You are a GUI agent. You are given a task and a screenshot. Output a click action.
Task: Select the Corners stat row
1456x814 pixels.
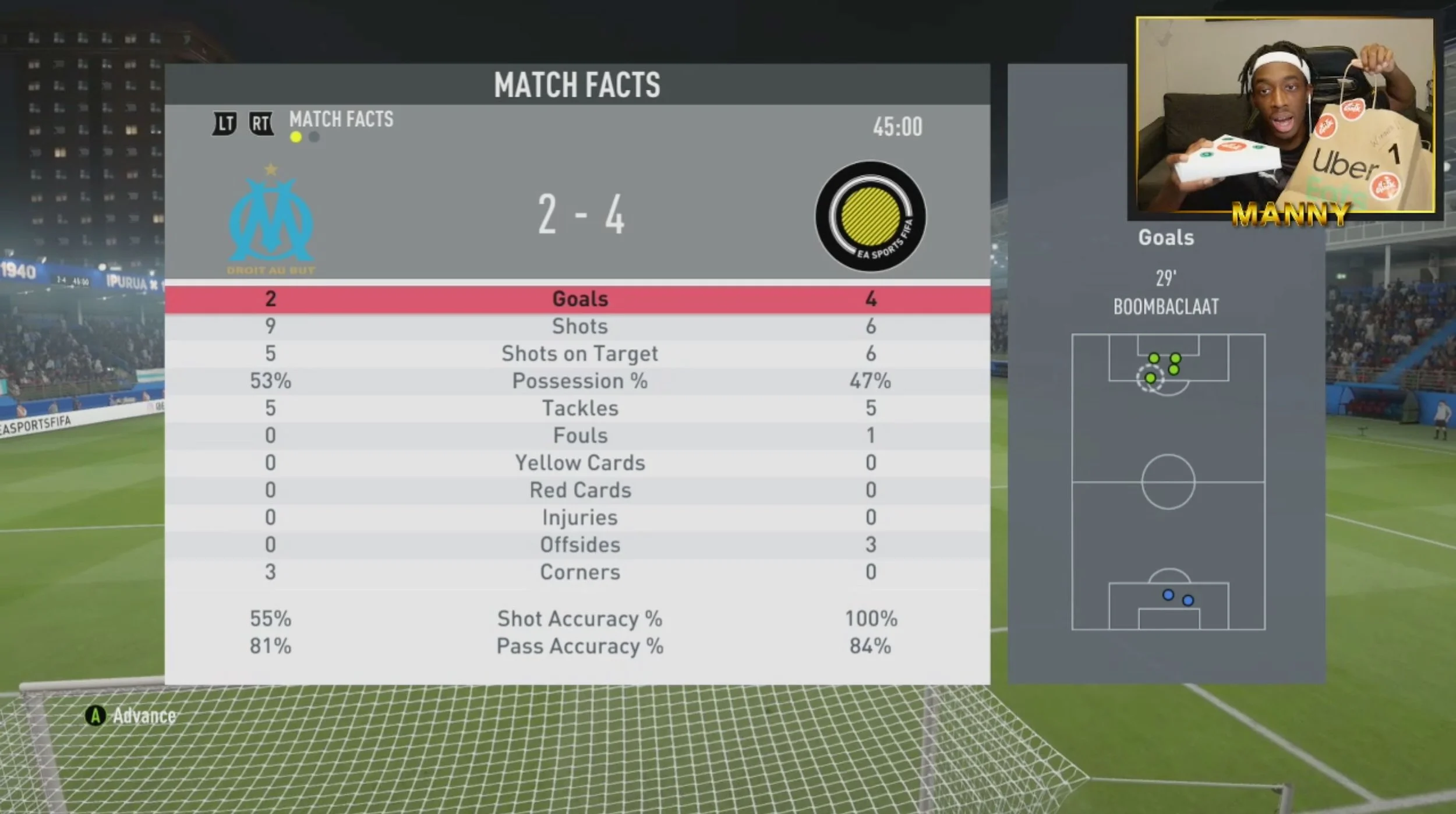tap(579, 572)
